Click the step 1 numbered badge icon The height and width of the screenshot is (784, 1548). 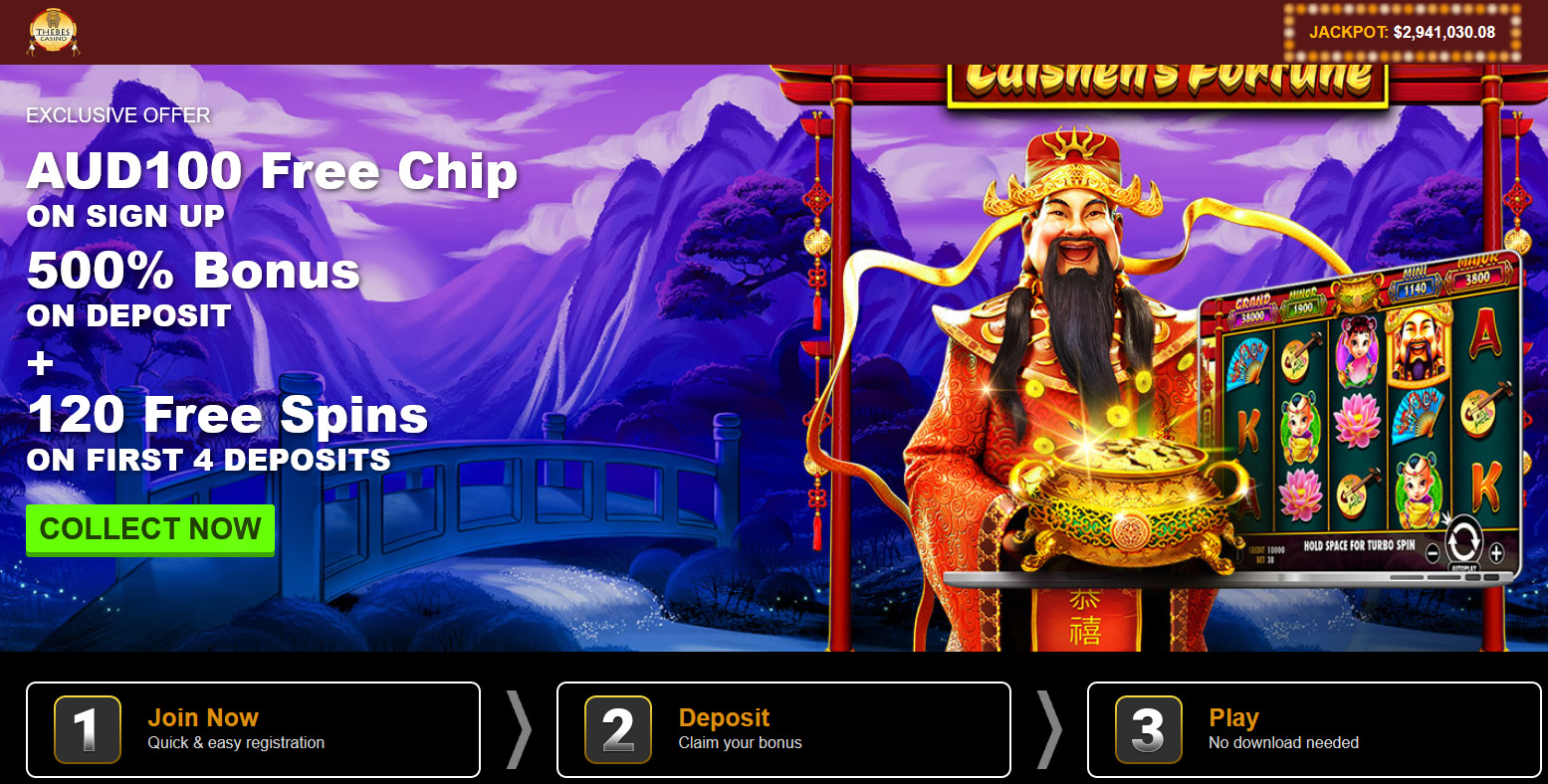86,728
